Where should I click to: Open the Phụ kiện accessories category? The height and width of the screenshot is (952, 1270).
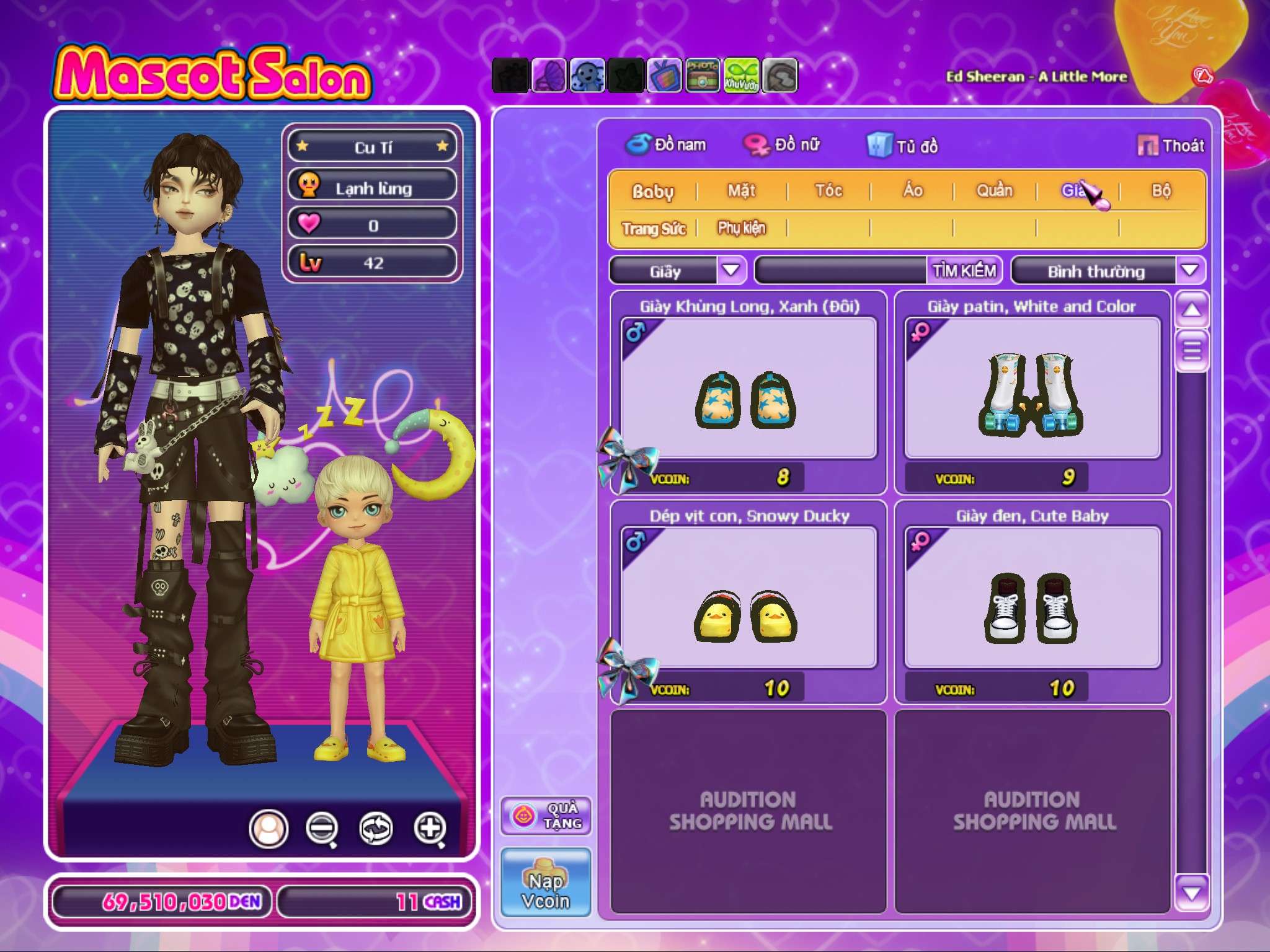742,229
